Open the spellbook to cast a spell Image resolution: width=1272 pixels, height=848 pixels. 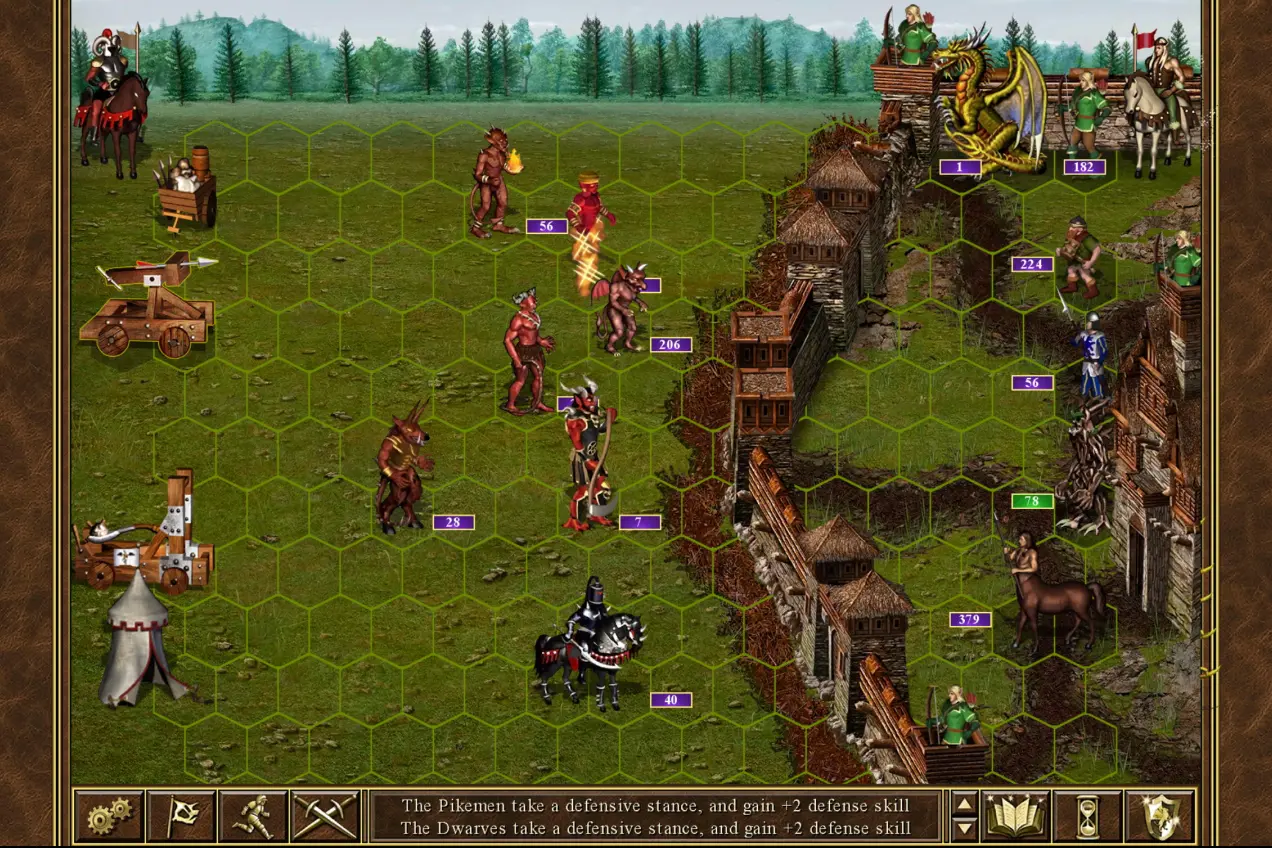pos(1015,816)
